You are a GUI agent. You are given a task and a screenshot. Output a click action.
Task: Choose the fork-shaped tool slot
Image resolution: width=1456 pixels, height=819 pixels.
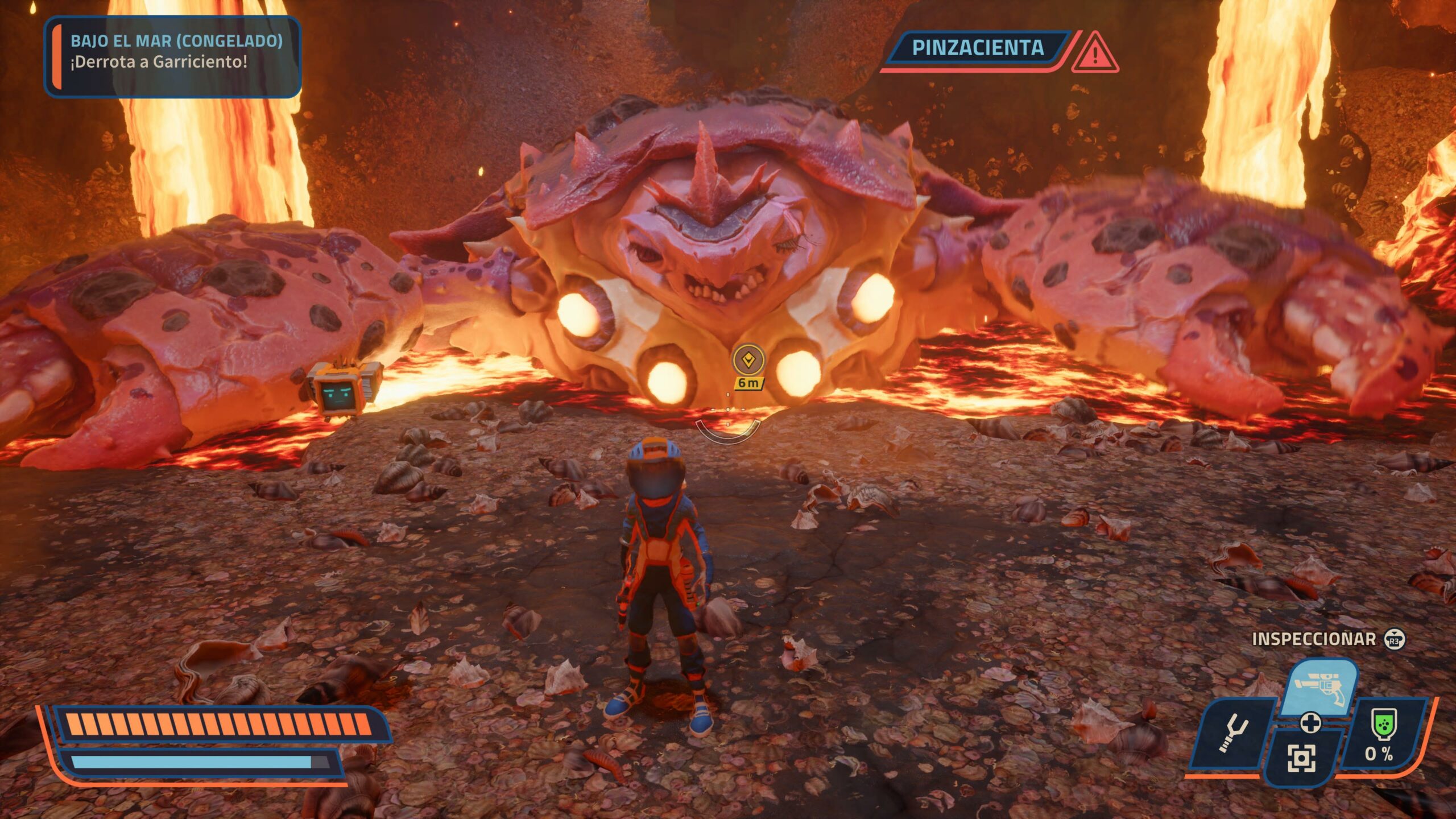(x=1232, y=734)
